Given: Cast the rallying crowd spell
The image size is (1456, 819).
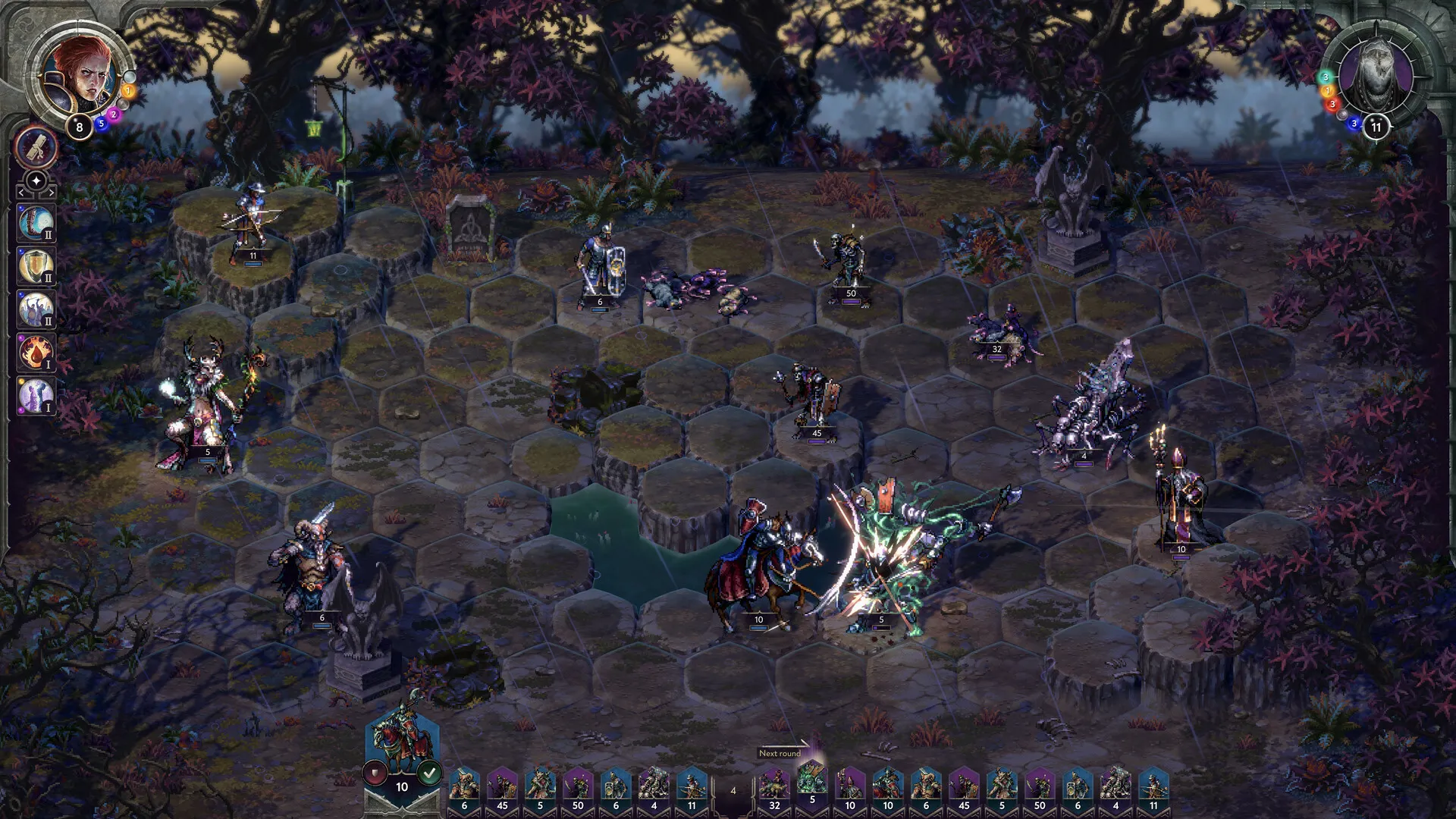Looking at the screenshot, I should (x=36, y=309).
